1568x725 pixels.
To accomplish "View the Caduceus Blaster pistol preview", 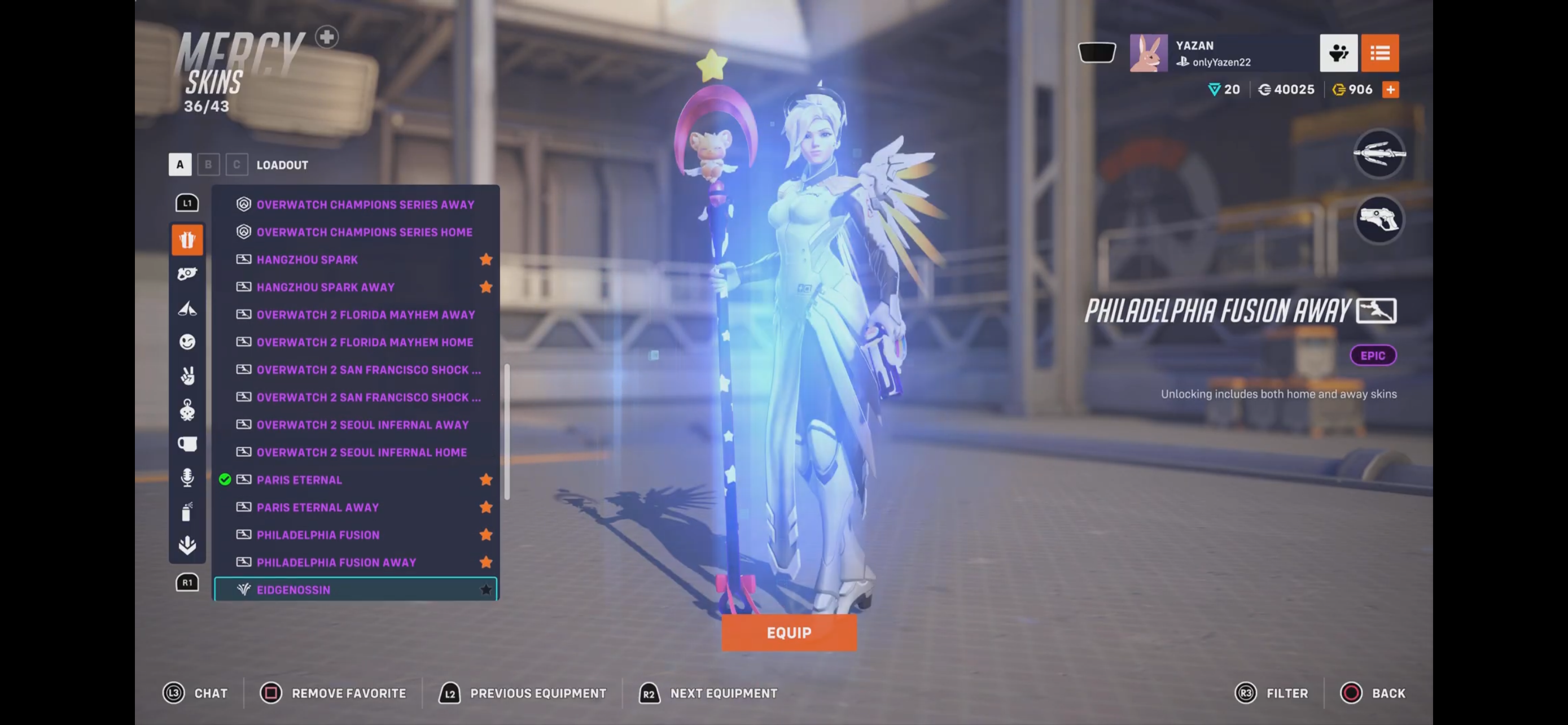I will pos(1379,220).
